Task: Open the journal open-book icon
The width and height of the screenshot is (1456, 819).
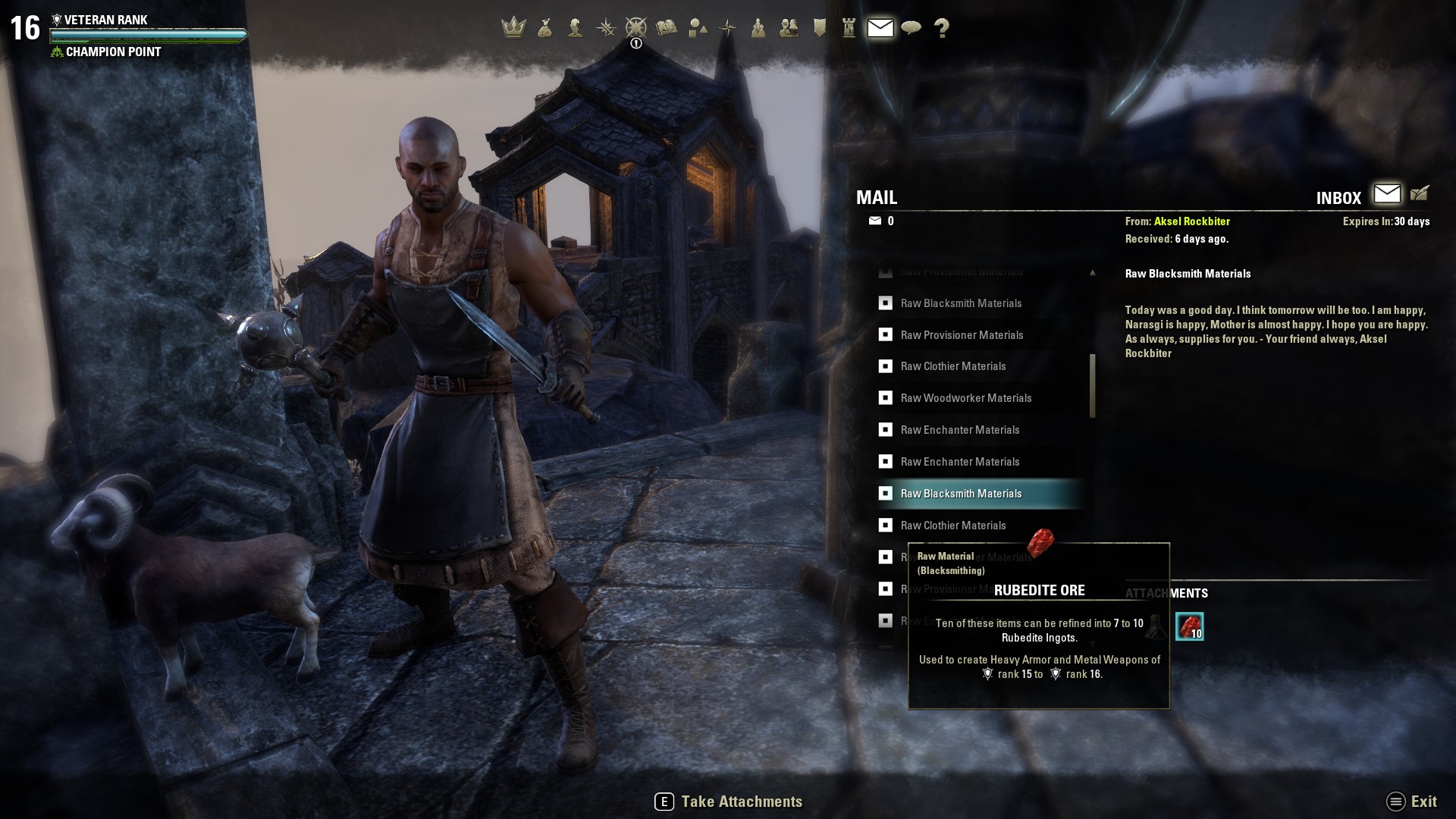Action: tap(667, 28)
